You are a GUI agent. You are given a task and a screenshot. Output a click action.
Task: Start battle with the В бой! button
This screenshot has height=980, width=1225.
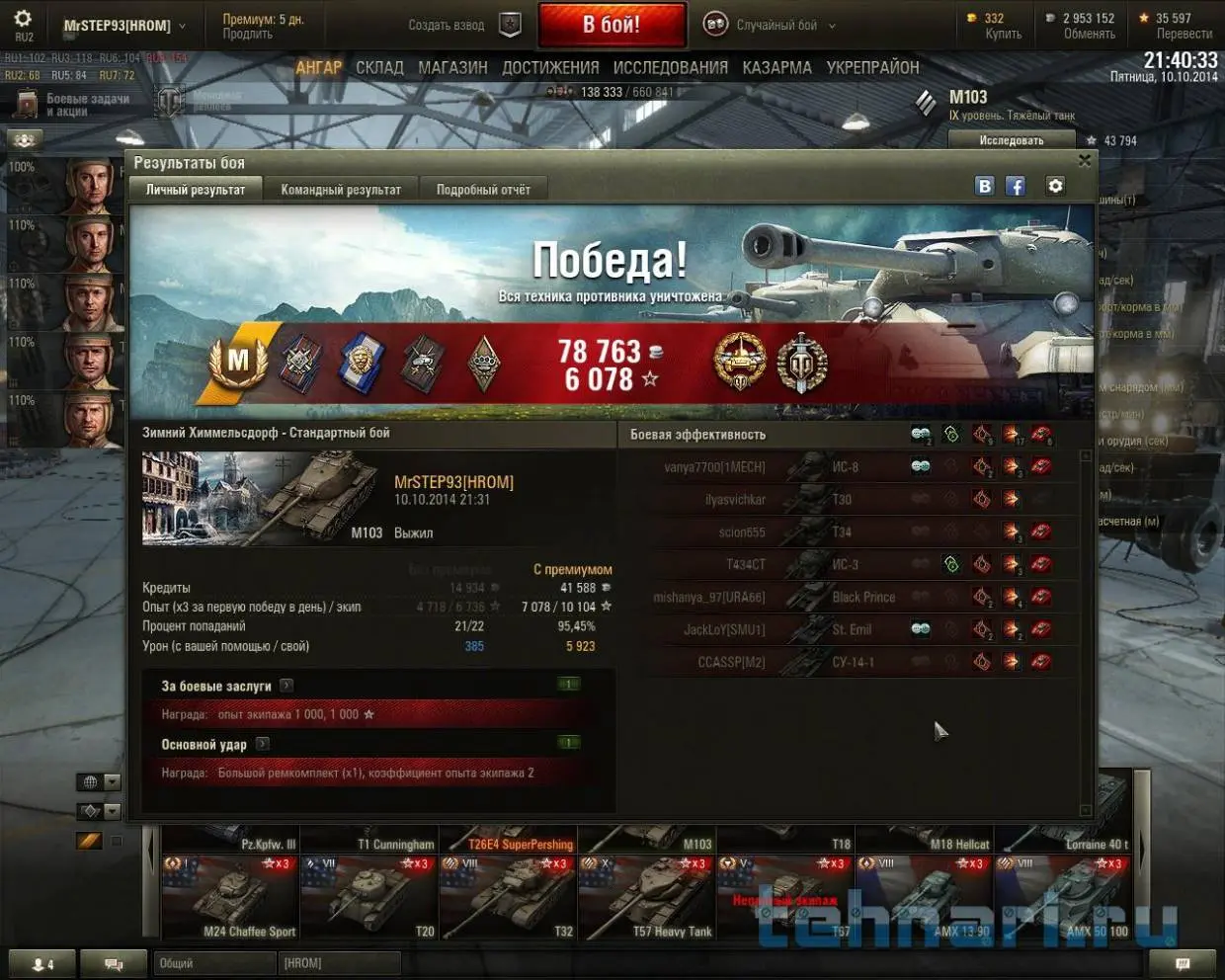612,25
